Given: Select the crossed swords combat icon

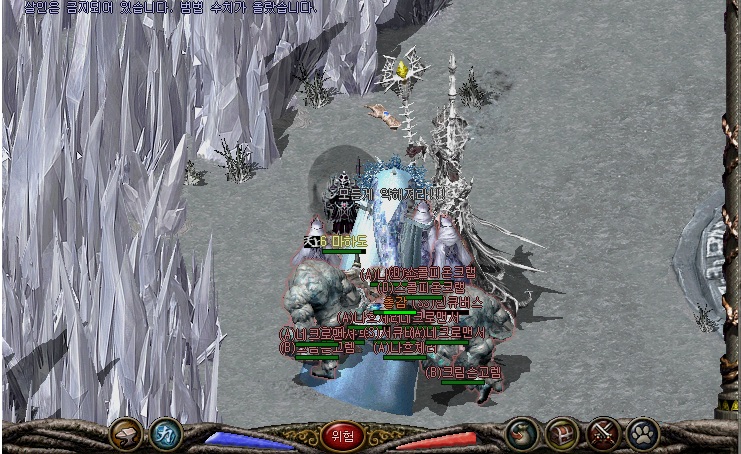Looking at the screenshot, I should click(603, 434).
